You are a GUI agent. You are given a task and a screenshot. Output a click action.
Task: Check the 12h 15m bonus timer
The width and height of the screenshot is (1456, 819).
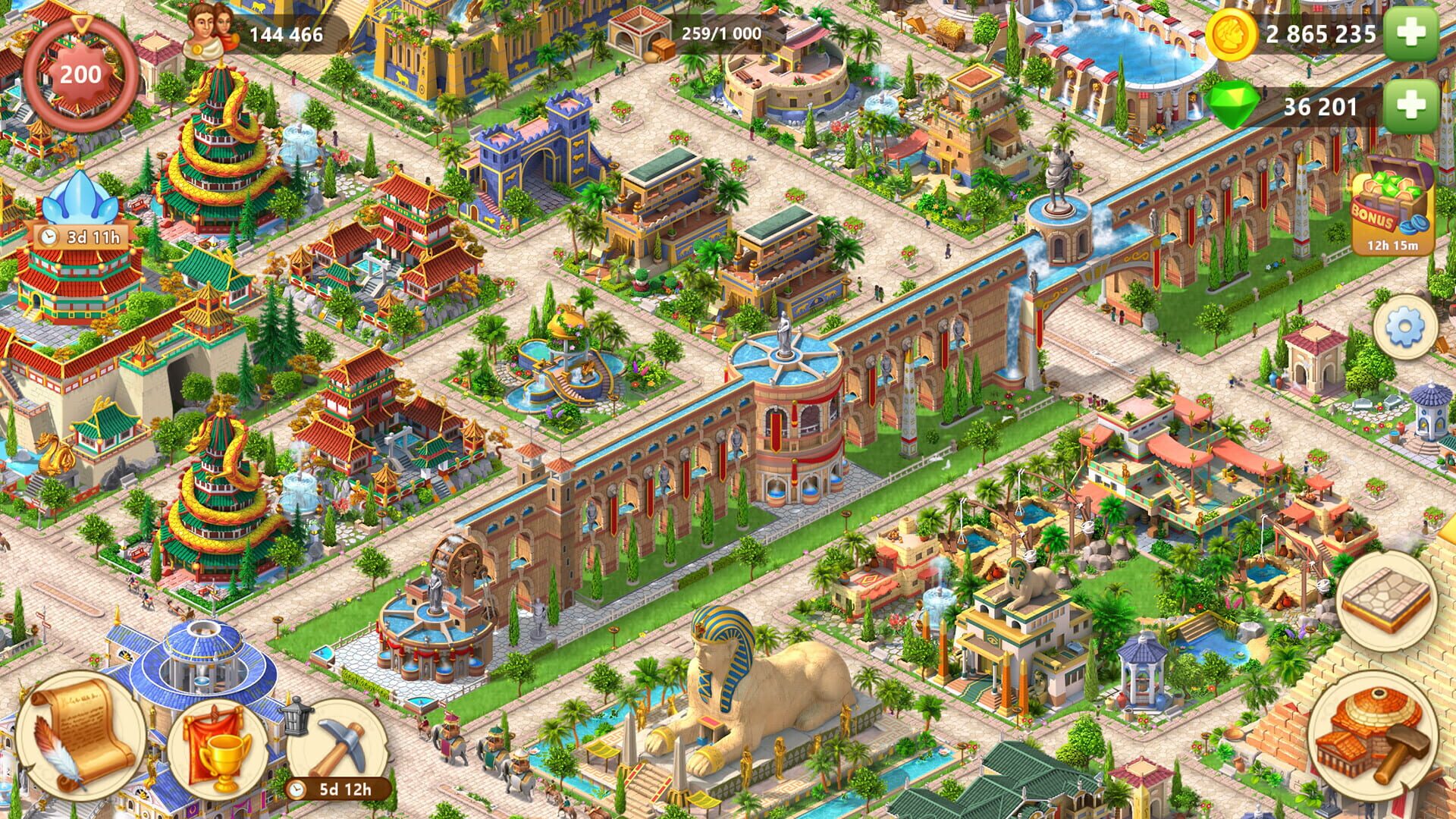pos(1392,246)
